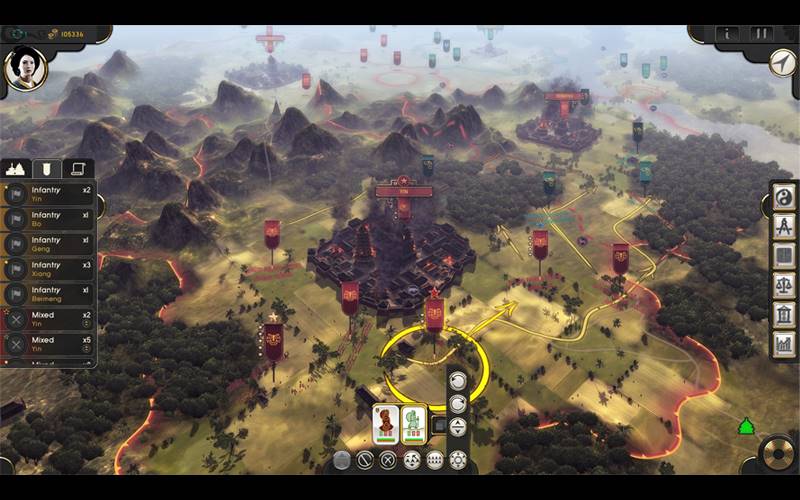Switch to the armies banner tab
Image resolution: width=800 pixels, height=500 pixels.
pos(47,169)
